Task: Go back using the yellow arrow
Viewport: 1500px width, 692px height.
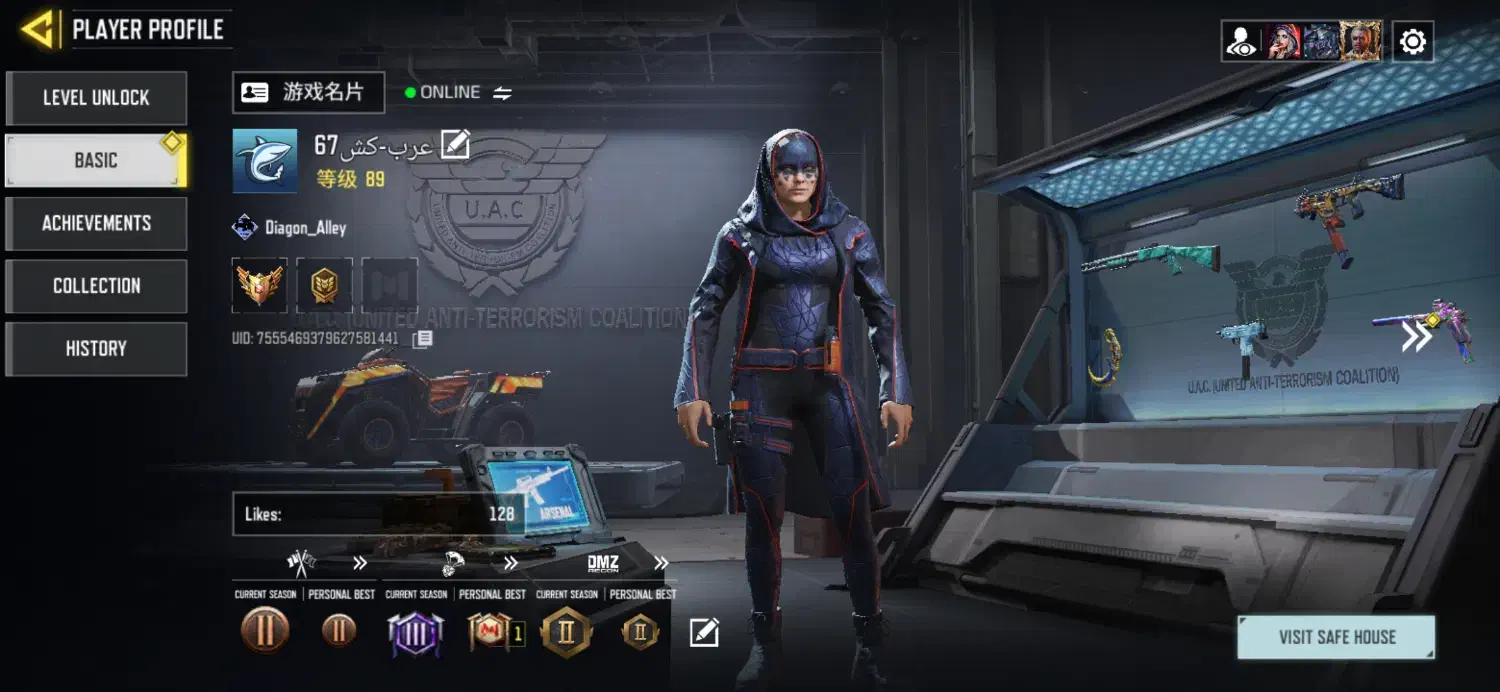Action: click(x=39, y=30)
